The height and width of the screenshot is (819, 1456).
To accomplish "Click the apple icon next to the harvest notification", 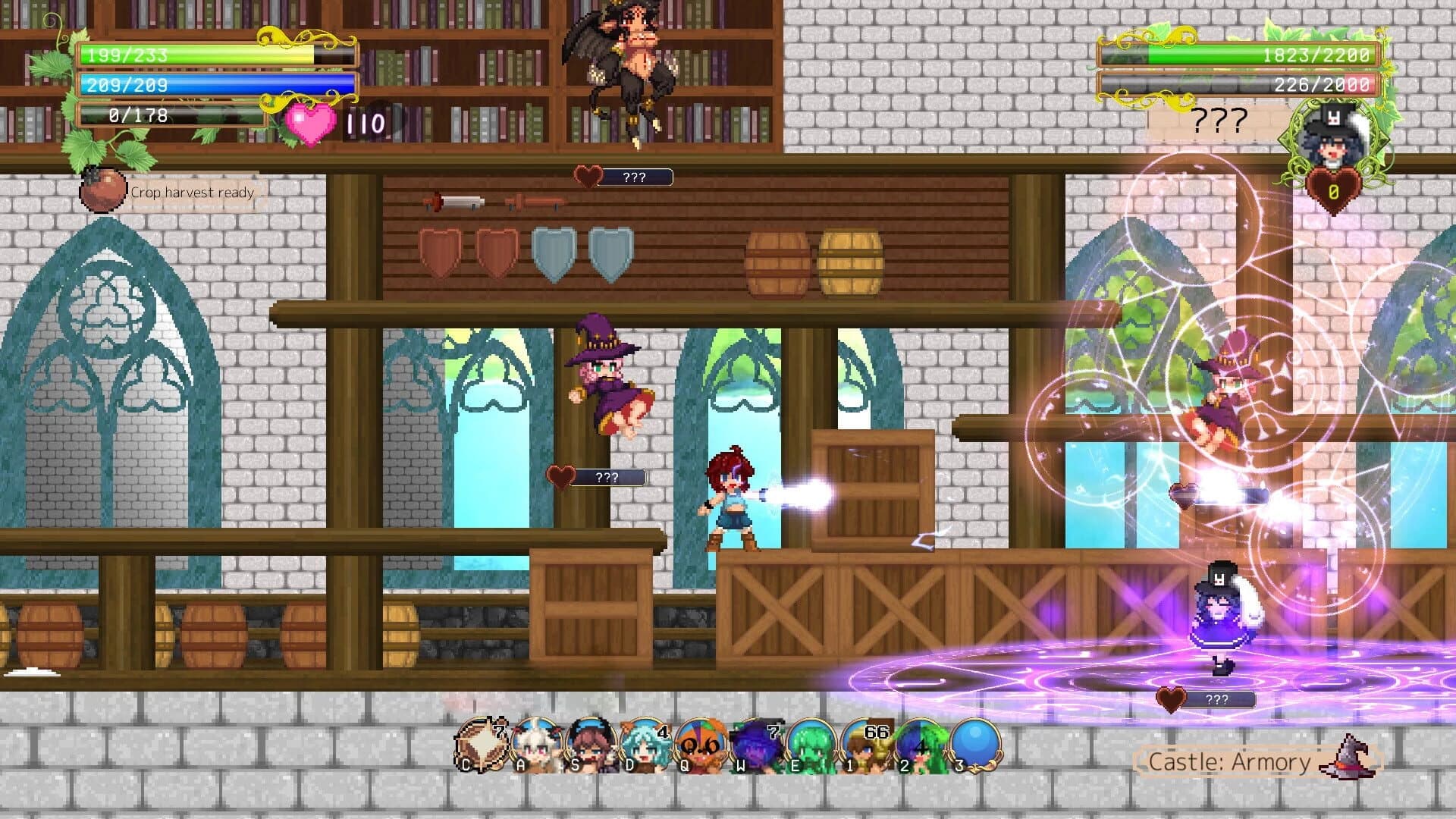I will (104, 190).
